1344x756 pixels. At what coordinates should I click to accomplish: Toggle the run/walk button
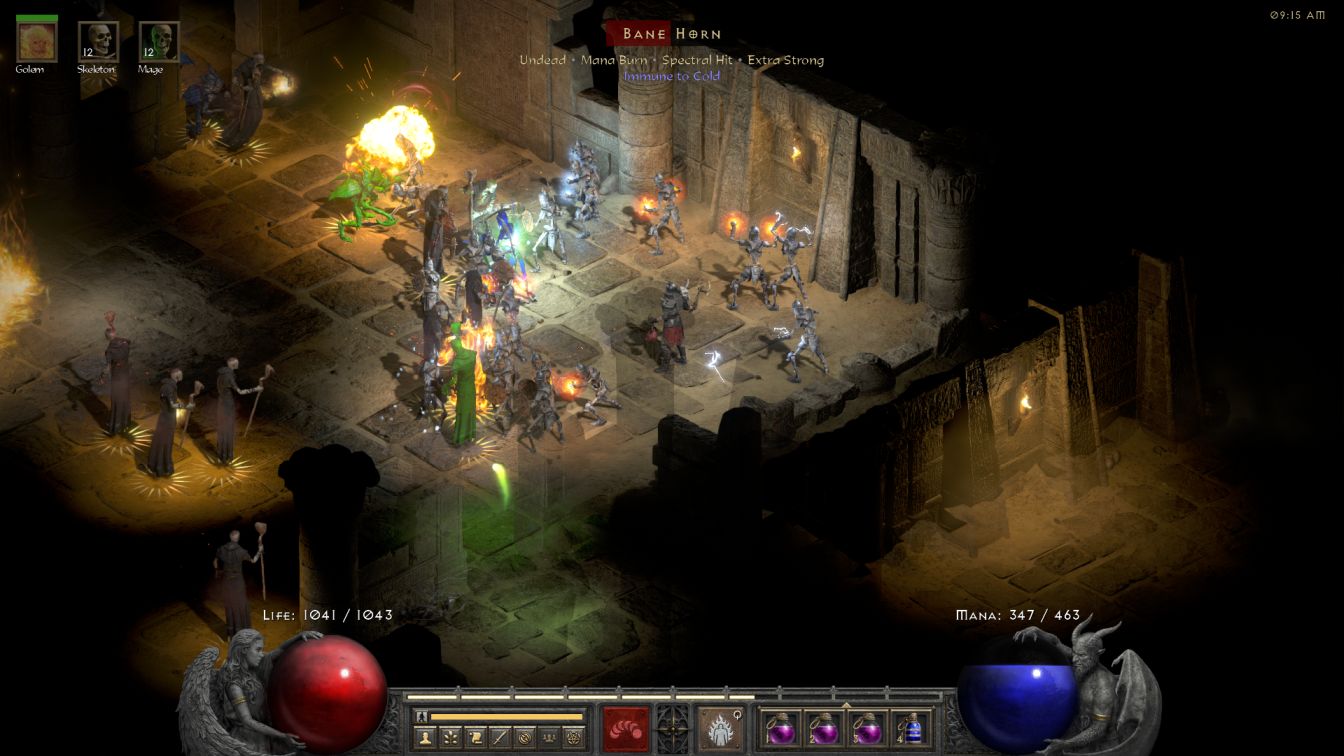pyautogui.click(x=421, y=716)
